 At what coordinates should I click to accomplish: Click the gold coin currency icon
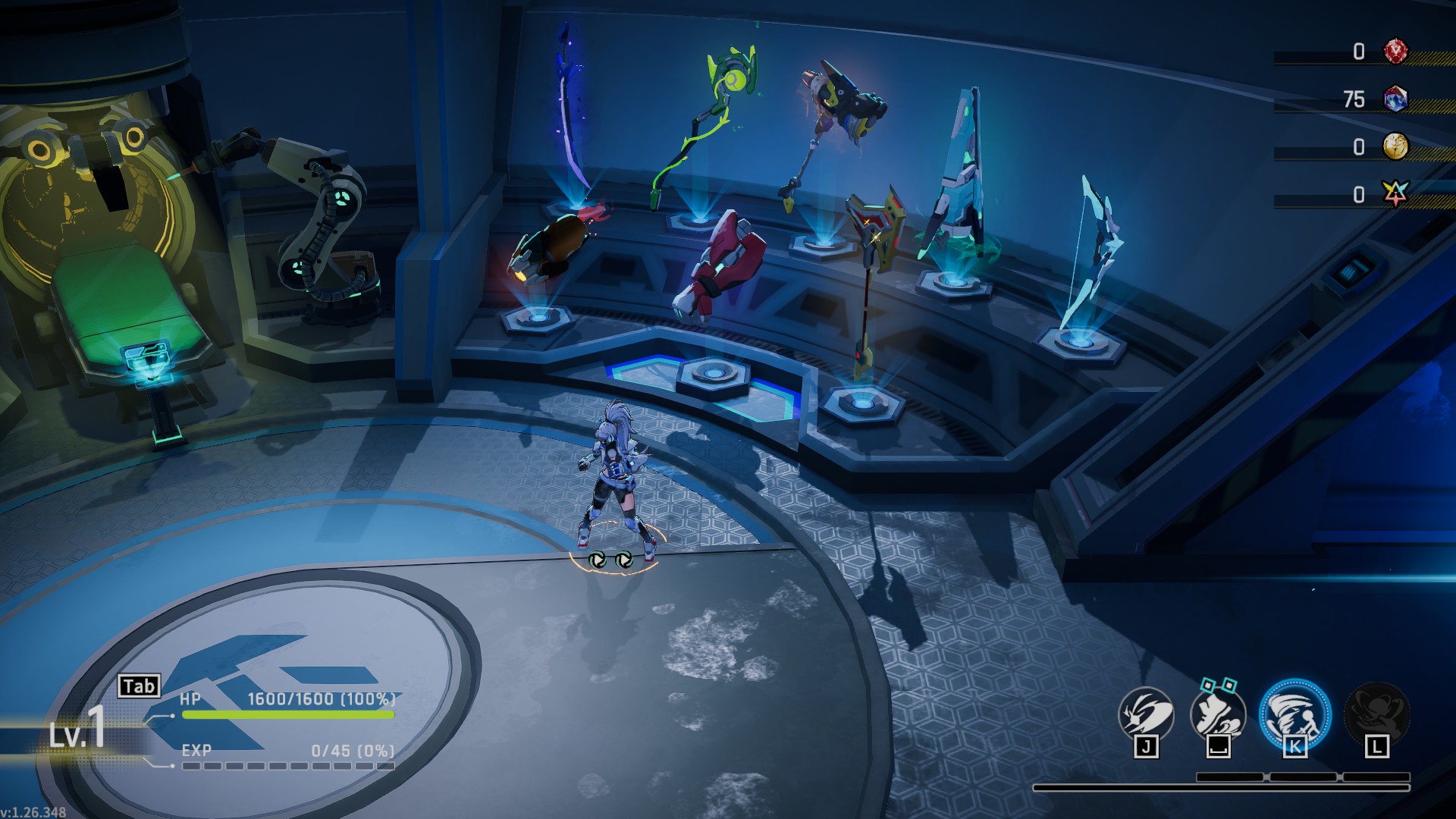1395,146
